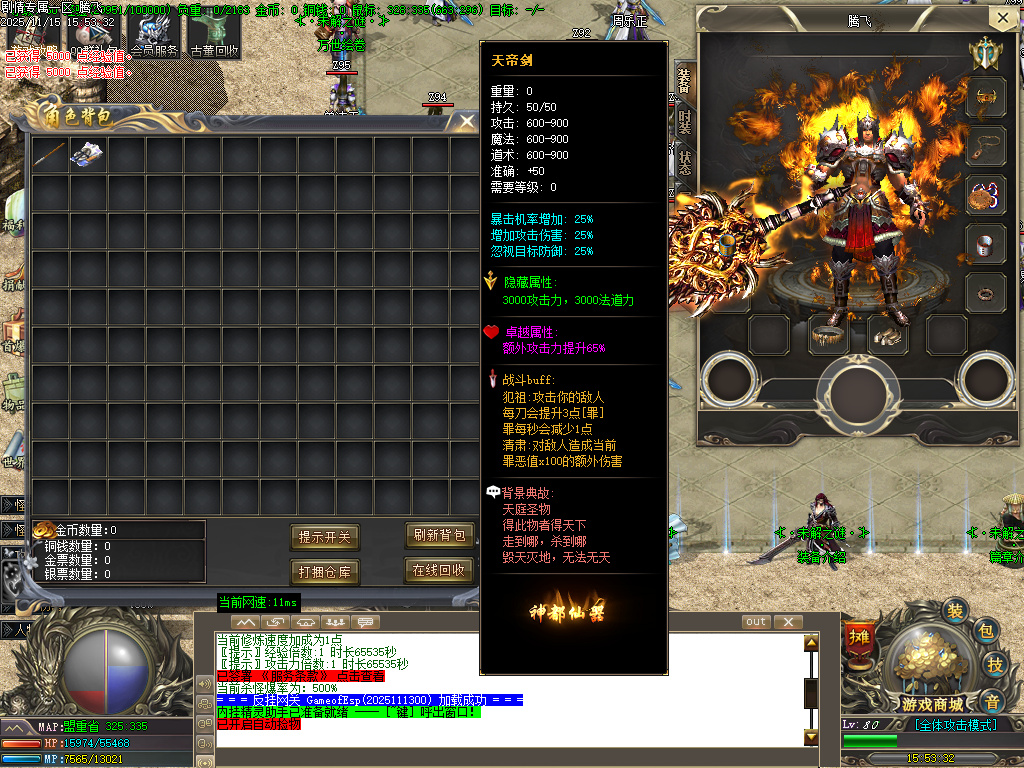The height and width of the screenshot is (768, 1024).
Task: Select the equipped necklace slot
Action: pyautogui.click(x=986, y=144)
